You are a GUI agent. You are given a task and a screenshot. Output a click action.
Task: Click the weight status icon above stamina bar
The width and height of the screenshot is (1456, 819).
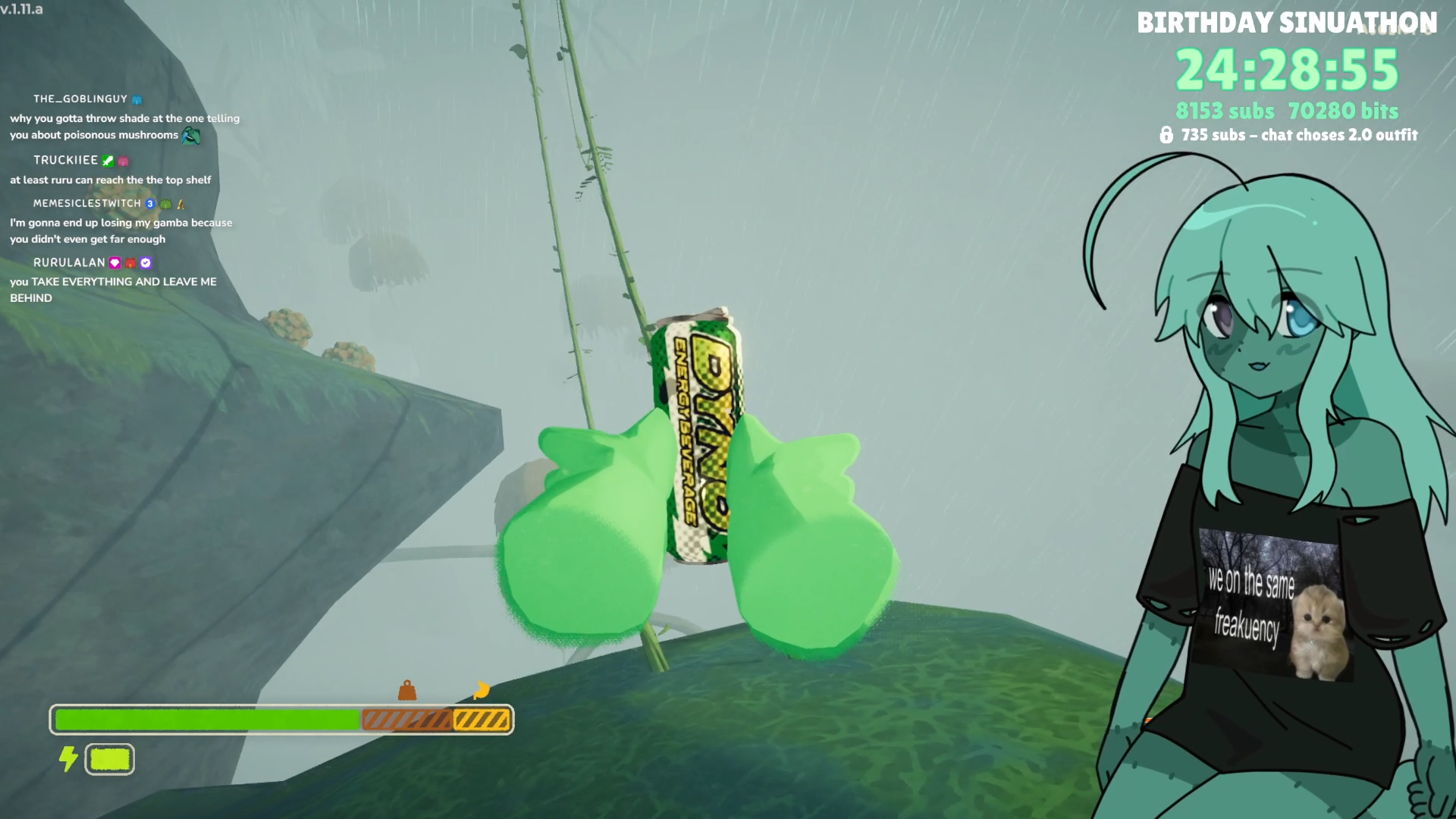click(407, 690)
